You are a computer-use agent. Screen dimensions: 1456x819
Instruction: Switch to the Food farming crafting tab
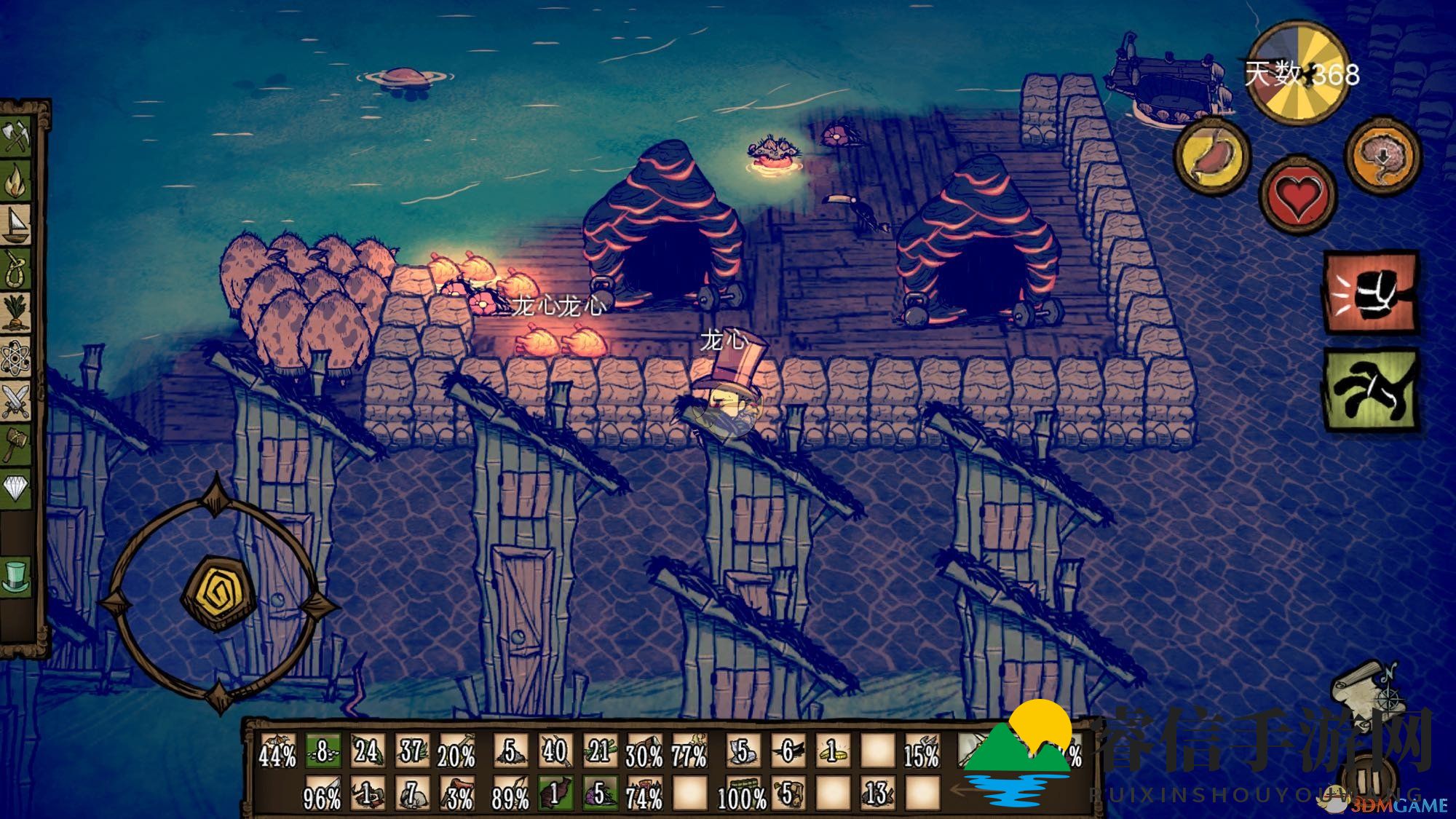click(16, 312)
